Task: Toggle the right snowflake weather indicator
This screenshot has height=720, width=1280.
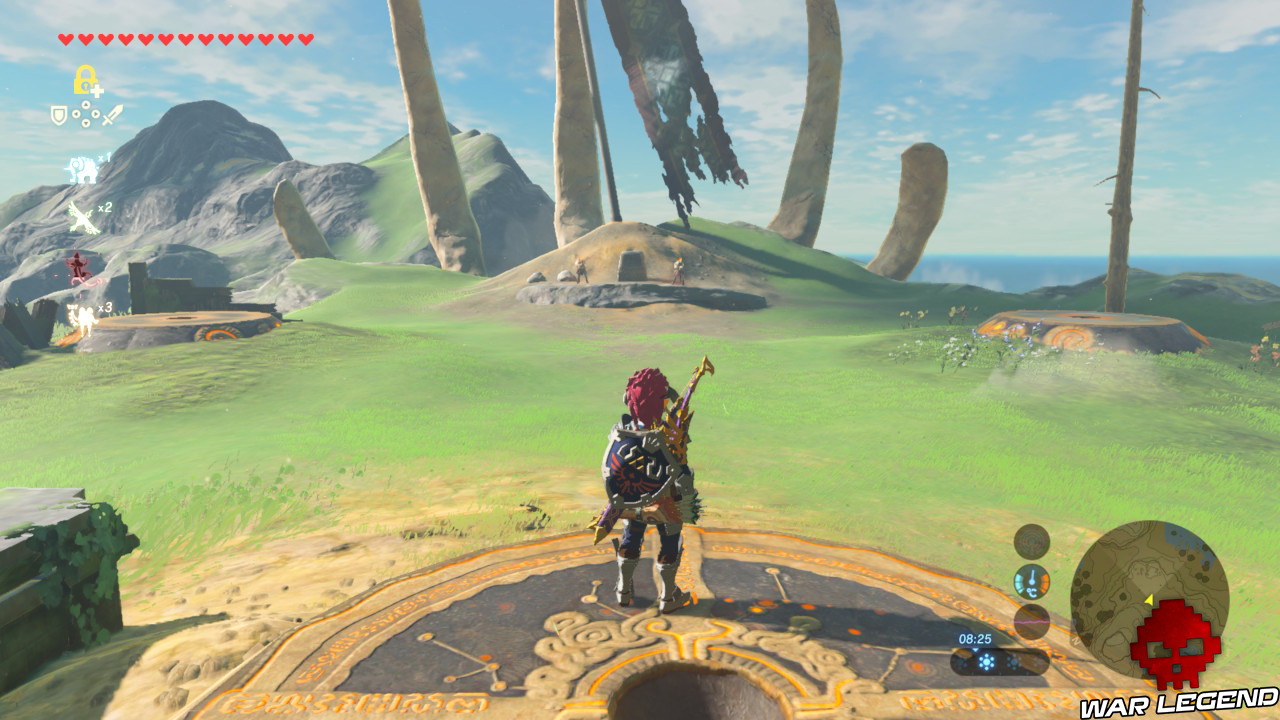Action: pos(1014,662)
